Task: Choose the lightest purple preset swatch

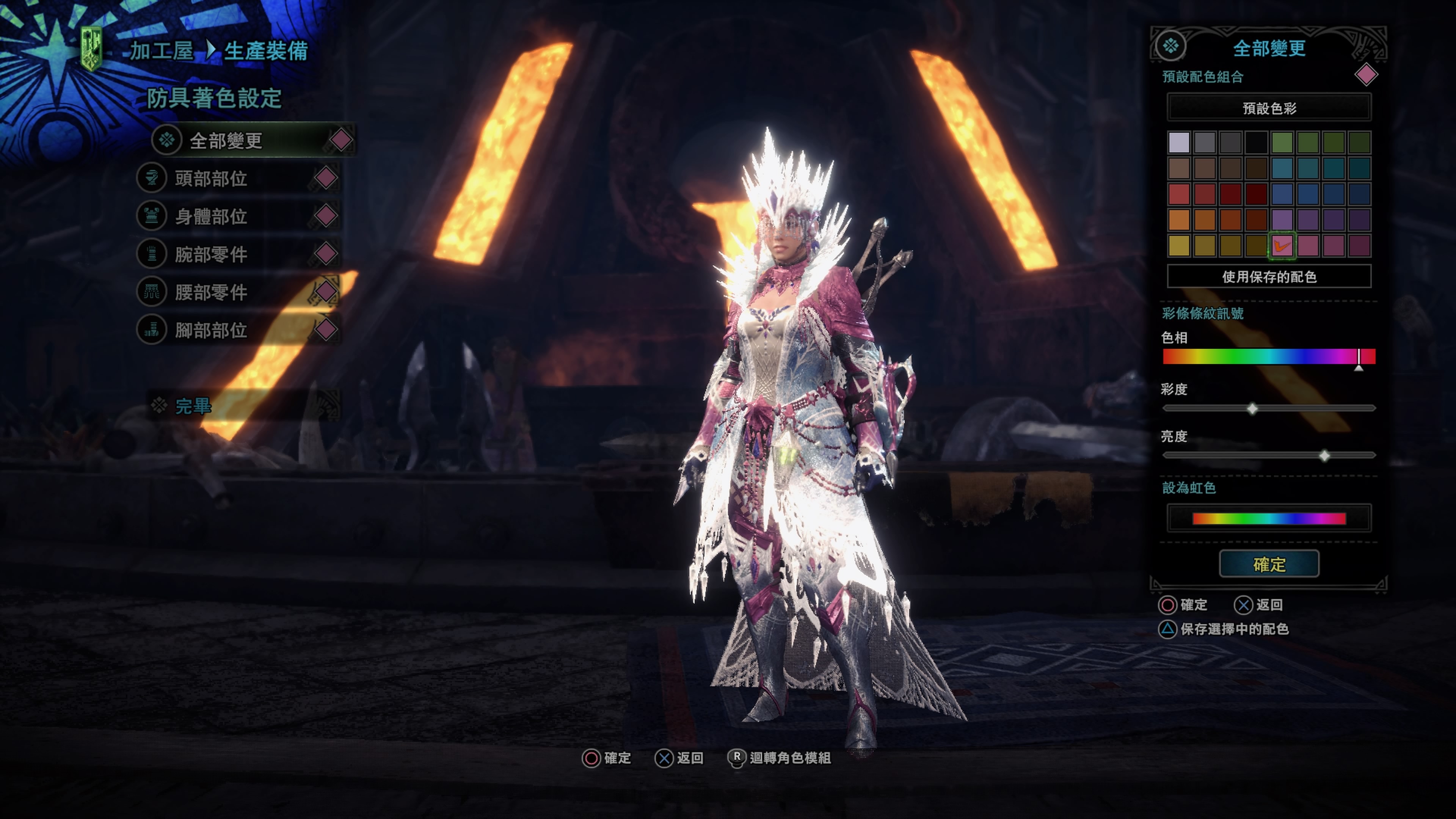Action: click(1282, 220)
